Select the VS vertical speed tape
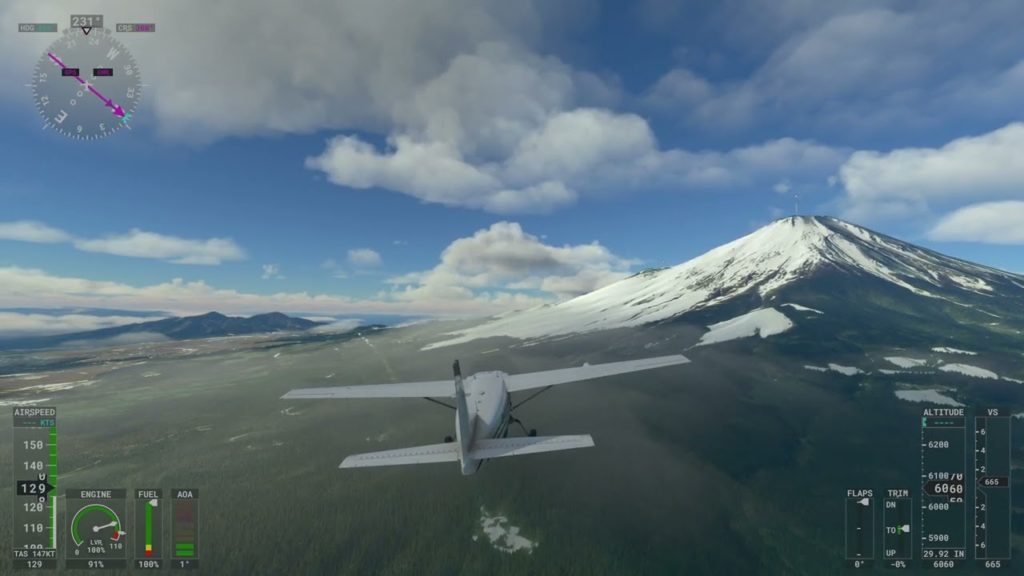 coord(991,487)
